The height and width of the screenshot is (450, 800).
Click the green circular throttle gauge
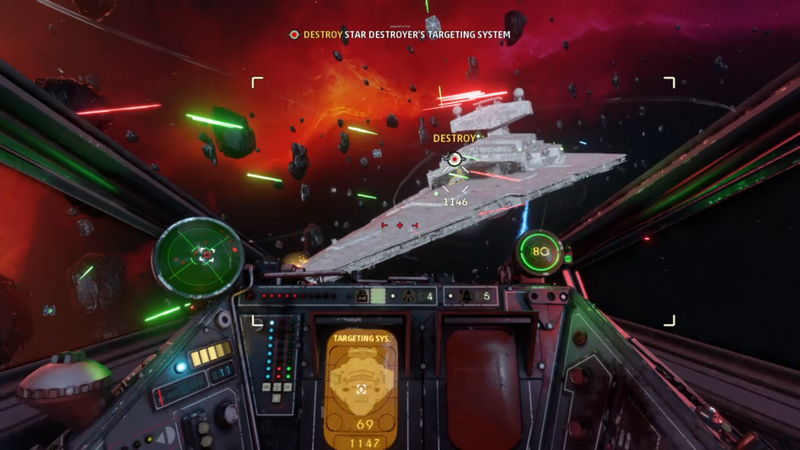540,251
